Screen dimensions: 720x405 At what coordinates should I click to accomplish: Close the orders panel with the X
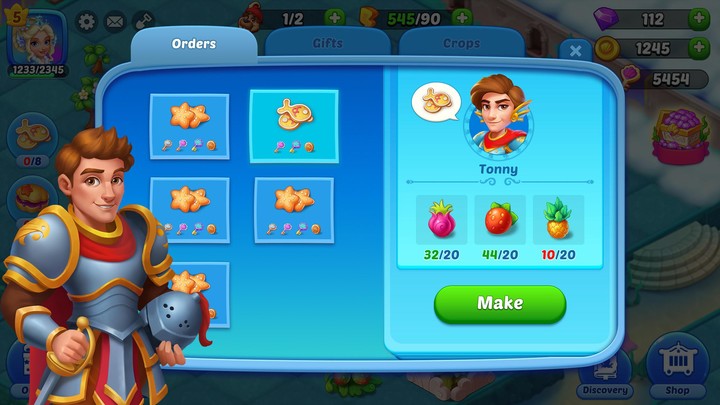click(574, 50)
